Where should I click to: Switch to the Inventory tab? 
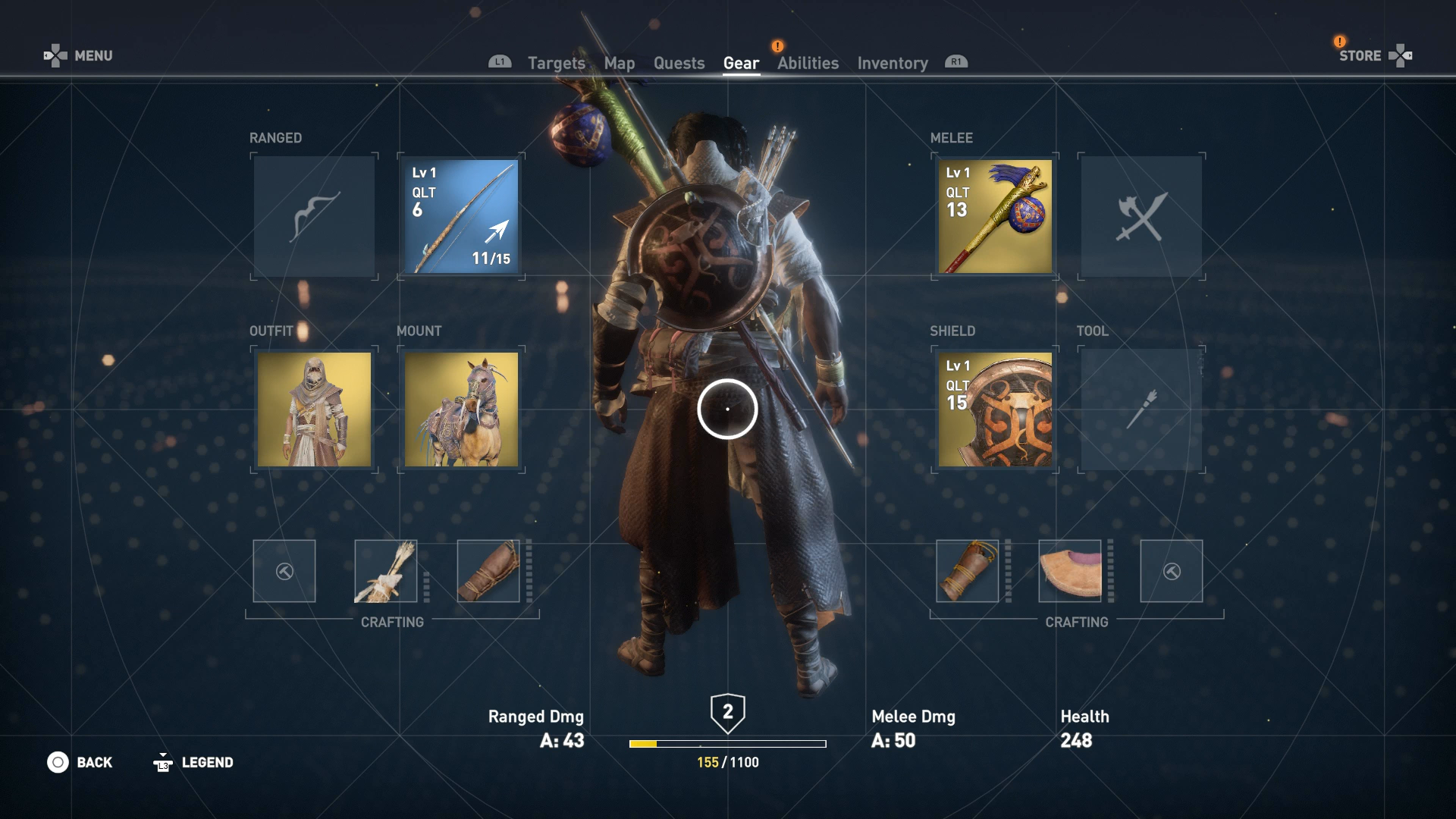tap(892, 63)
